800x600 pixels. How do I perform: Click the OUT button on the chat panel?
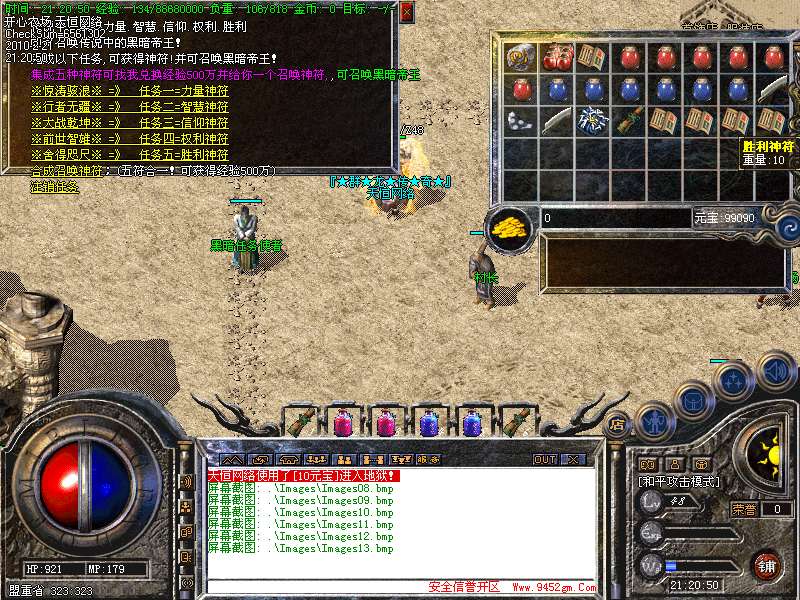coord(544,459)
